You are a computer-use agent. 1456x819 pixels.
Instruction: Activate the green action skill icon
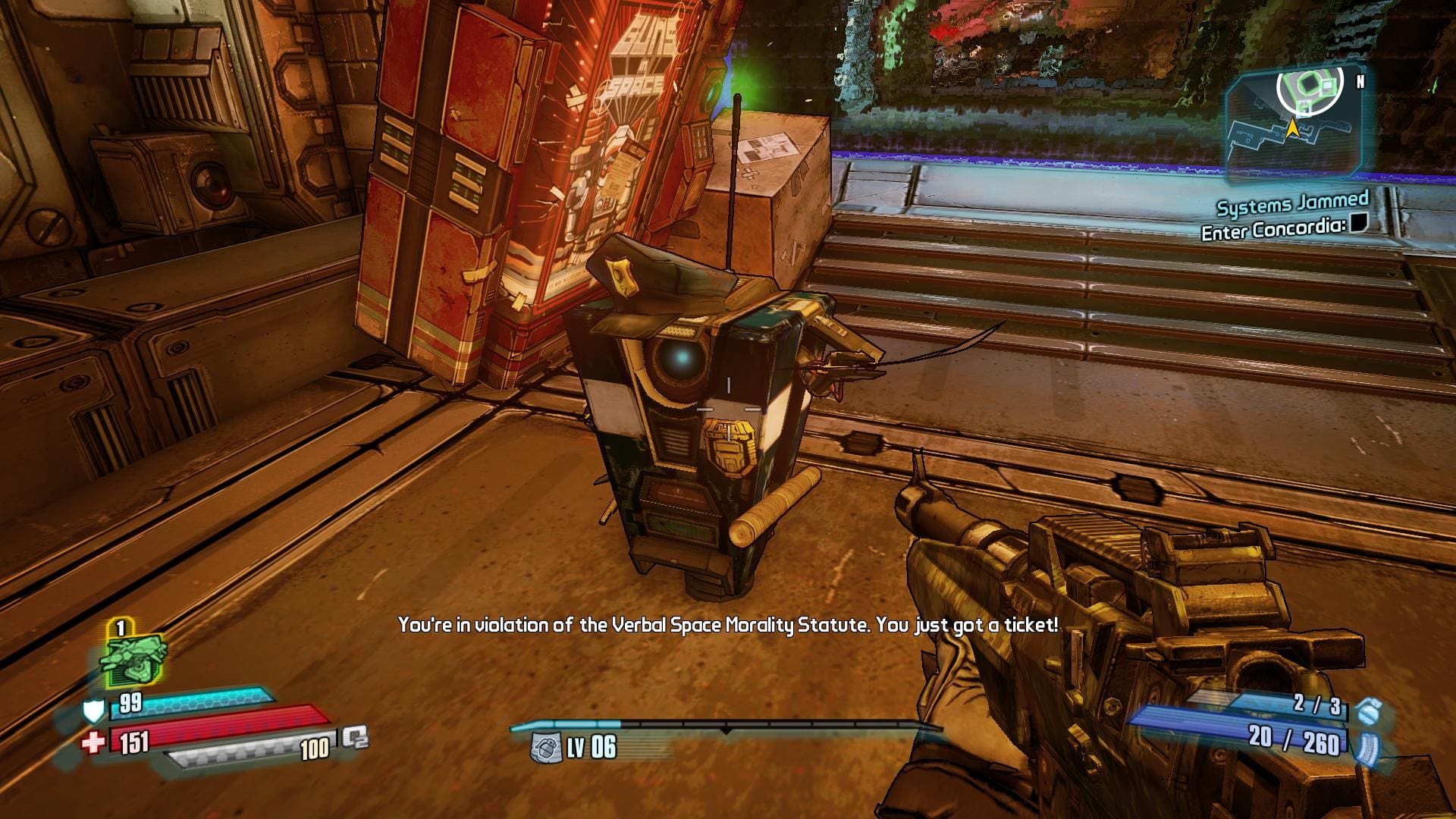tap(132, 660)
